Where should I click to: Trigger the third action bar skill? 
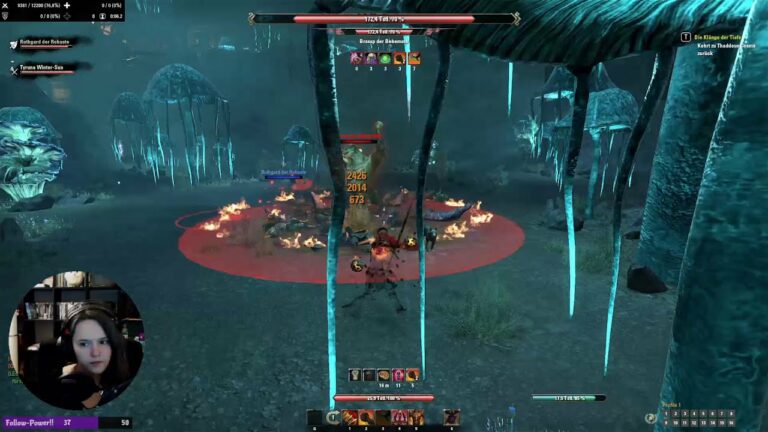383,417
